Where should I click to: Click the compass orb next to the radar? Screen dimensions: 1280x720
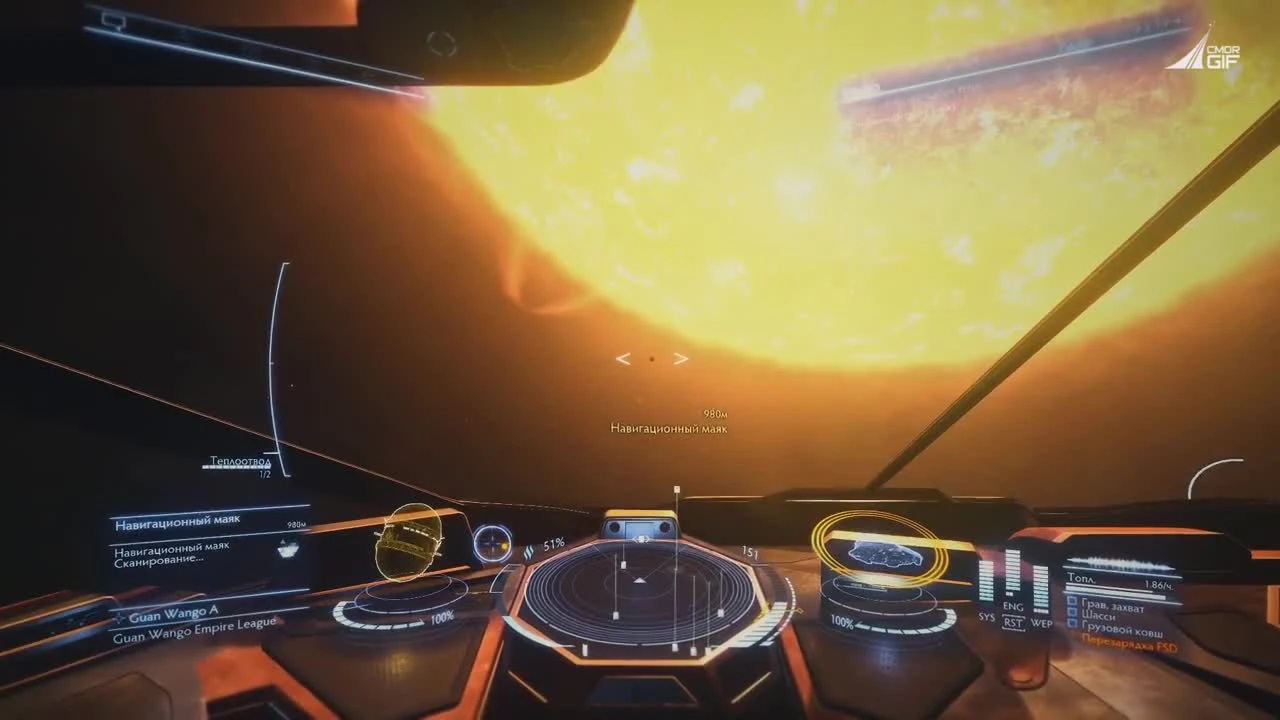[x=491, y=543]
